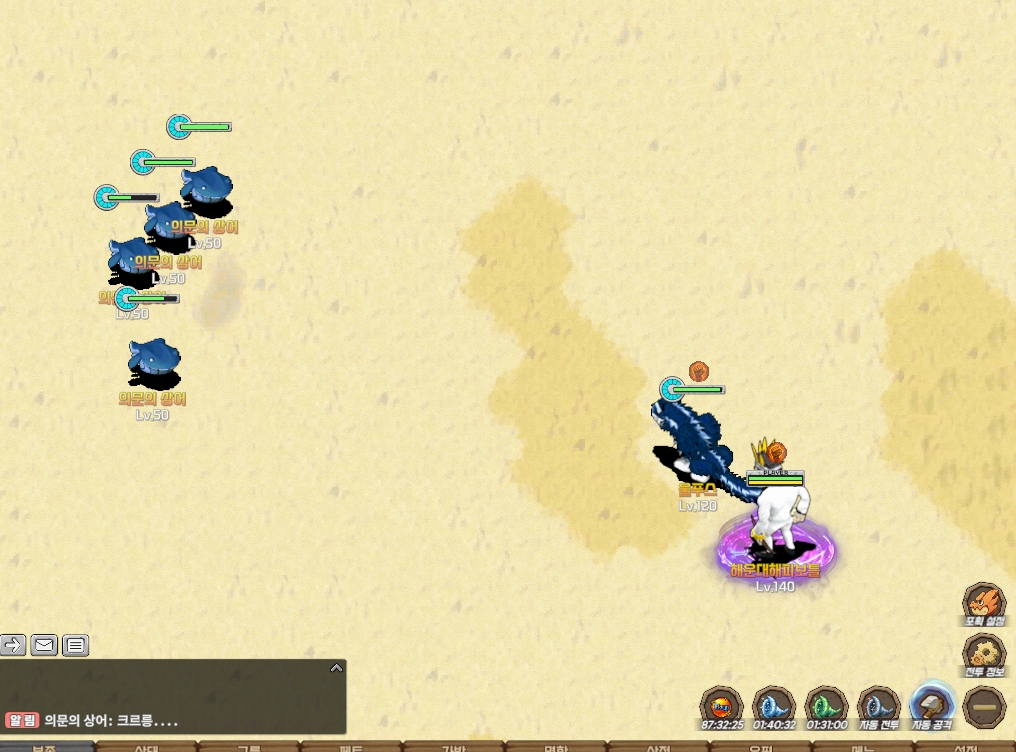Open the 가방 bag tab
The image size is (1016, 752).
click(x=453, y=747)
